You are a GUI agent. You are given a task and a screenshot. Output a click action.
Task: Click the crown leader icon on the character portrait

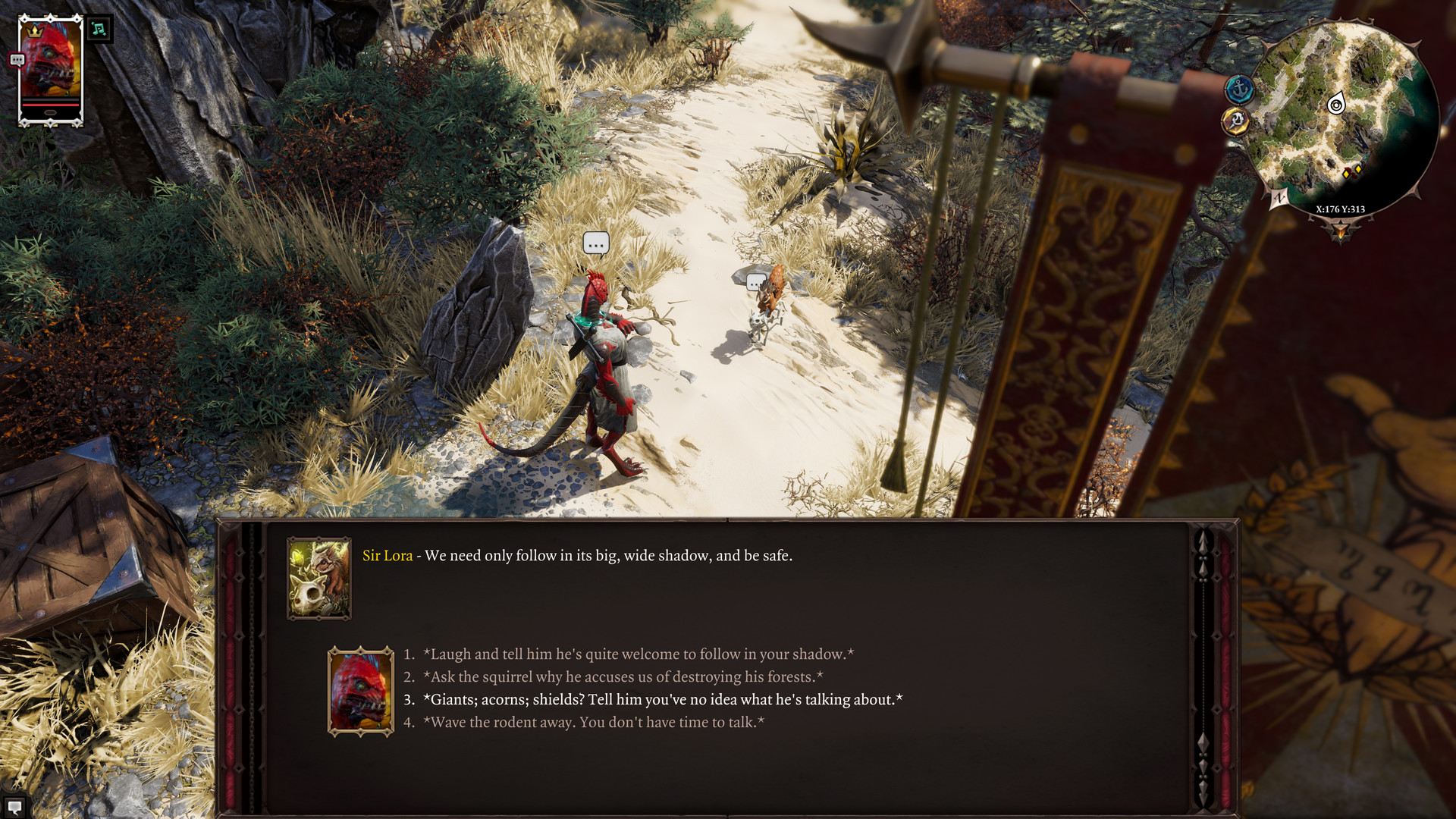[34, 31]
